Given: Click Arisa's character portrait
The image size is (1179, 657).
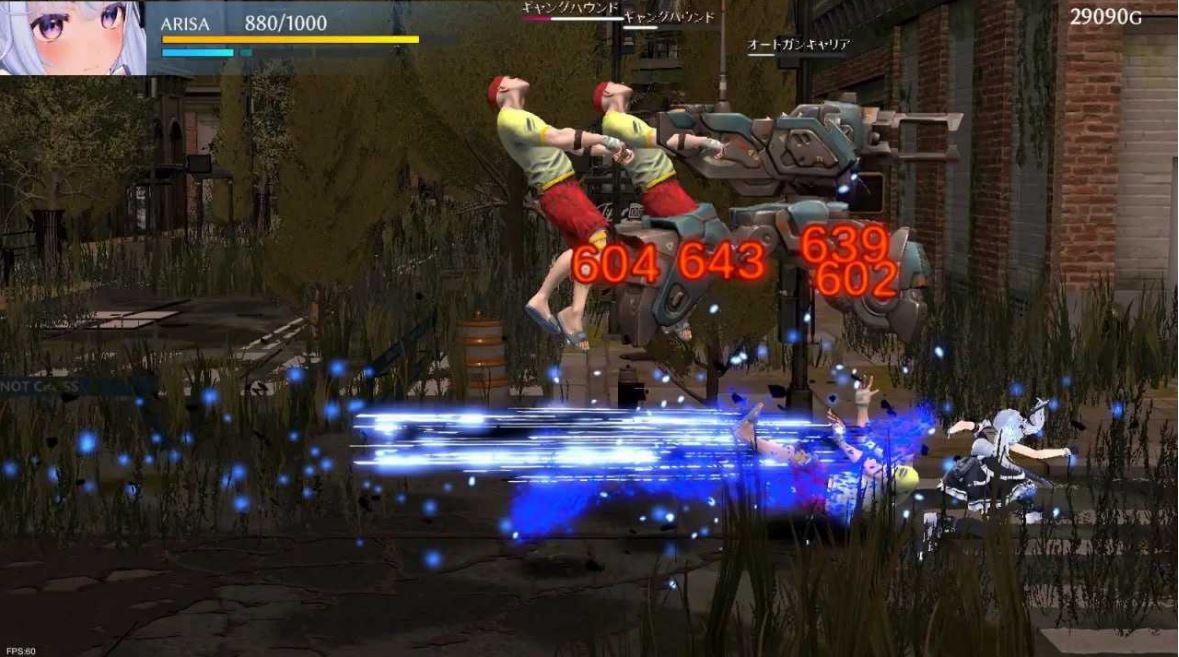Looking at the screenshot, I should [72, 37].
